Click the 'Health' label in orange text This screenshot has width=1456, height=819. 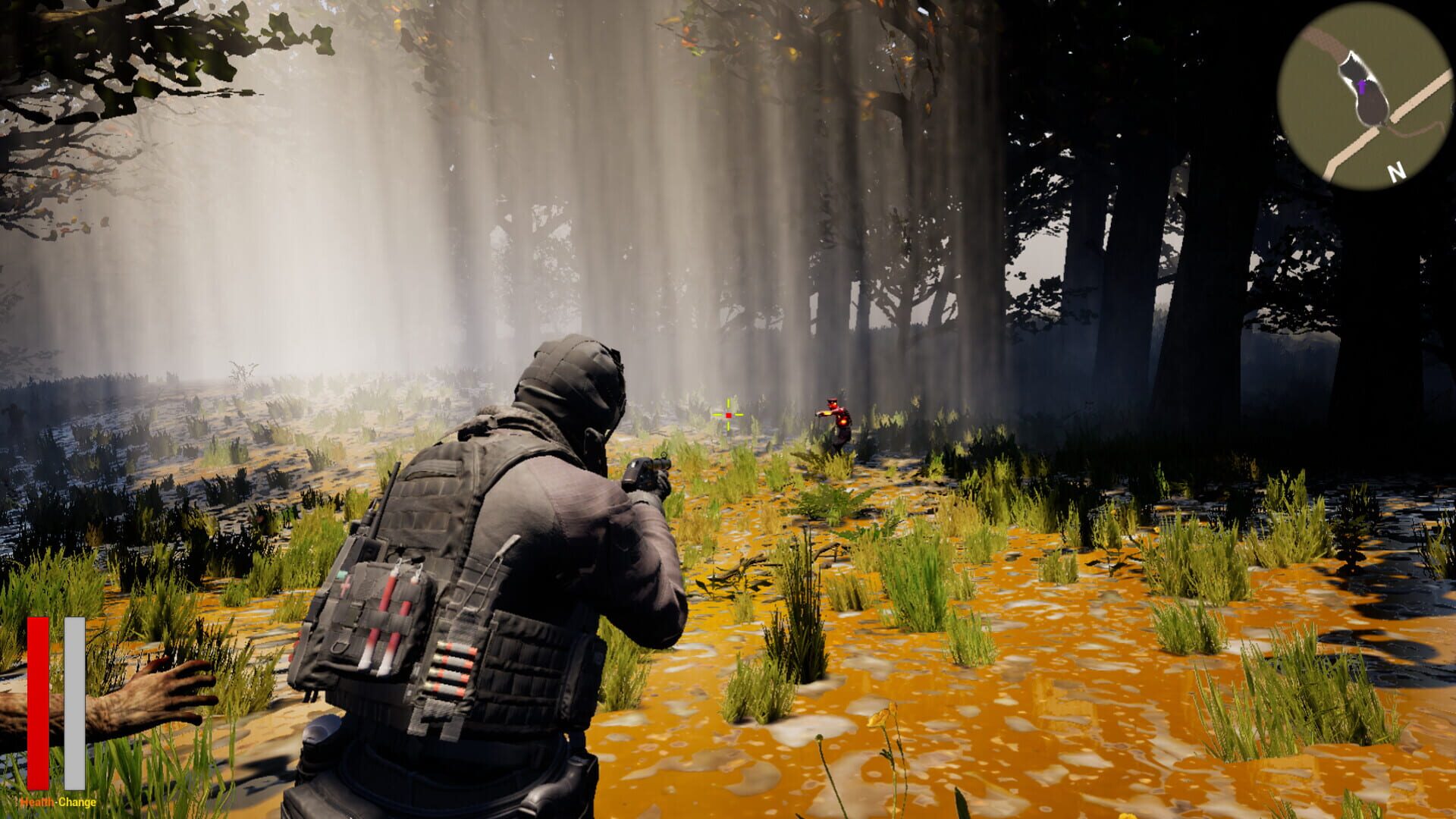pyautogui.click(x=38, y=801)
